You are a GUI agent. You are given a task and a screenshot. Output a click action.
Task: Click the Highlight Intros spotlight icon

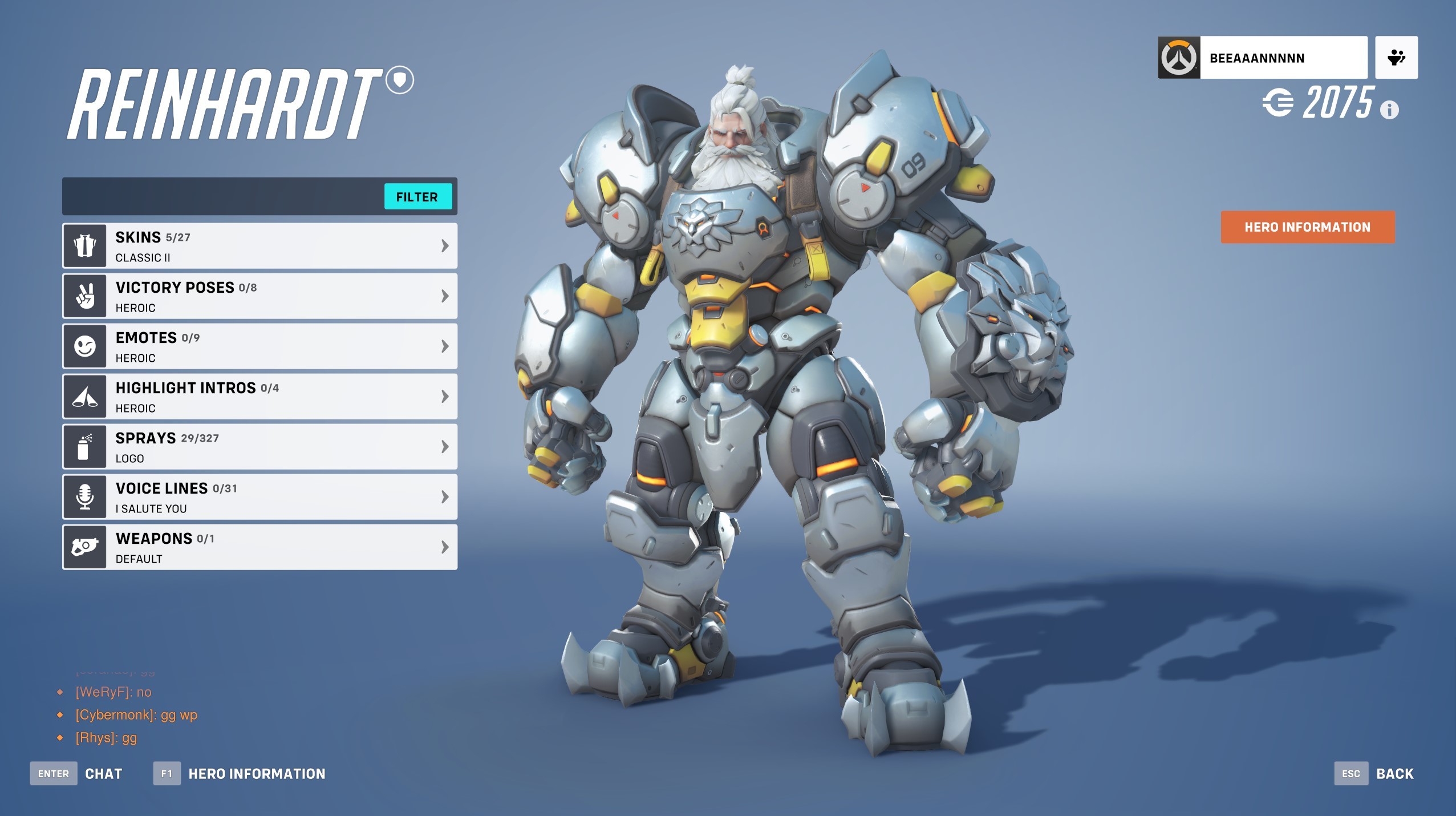coord(84,396)
